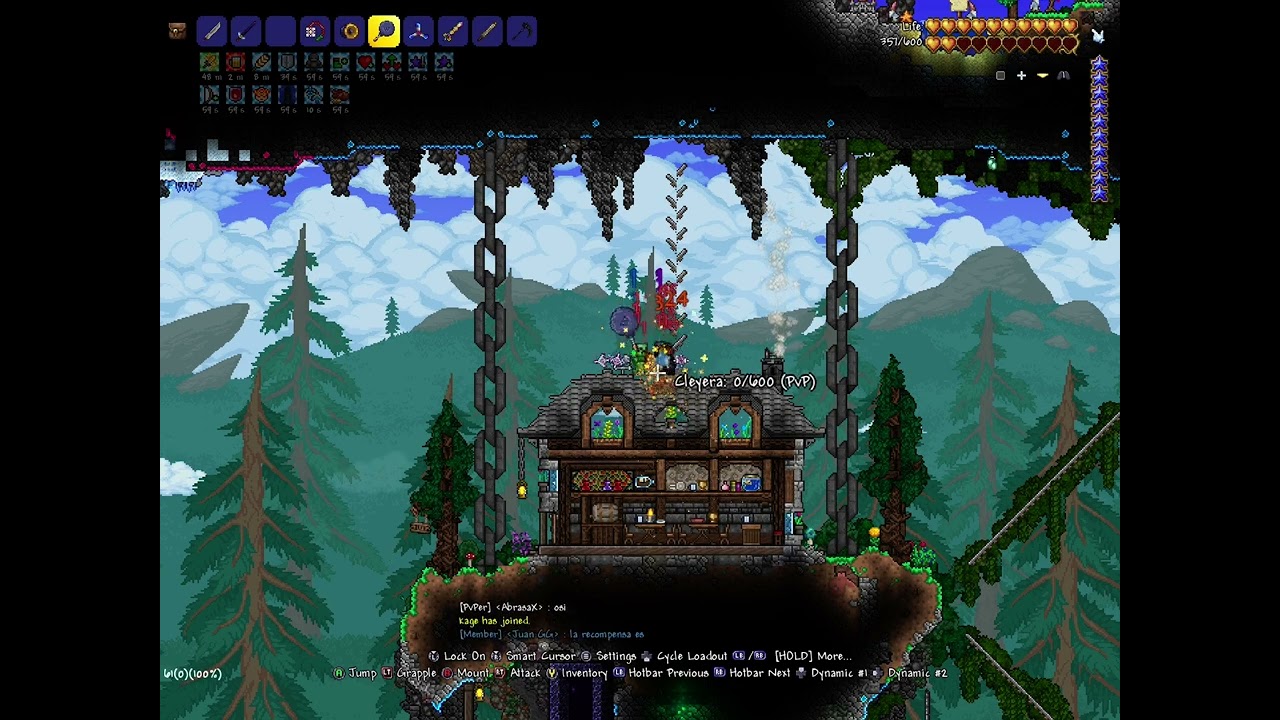Select the red and green flail slot

[x=315, y=32]
